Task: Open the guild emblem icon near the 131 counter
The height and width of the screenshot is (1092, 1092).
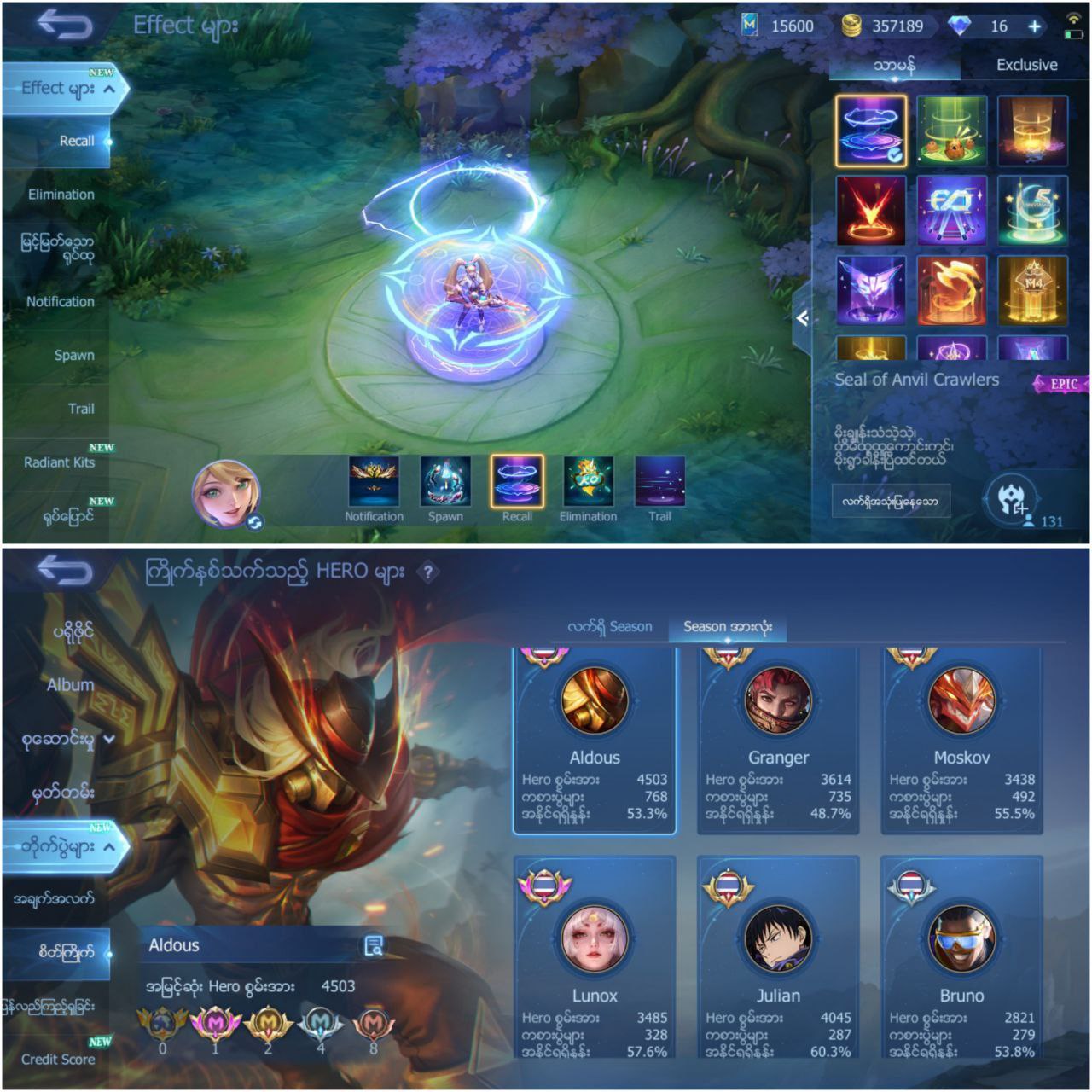Action: (1011, 497)
